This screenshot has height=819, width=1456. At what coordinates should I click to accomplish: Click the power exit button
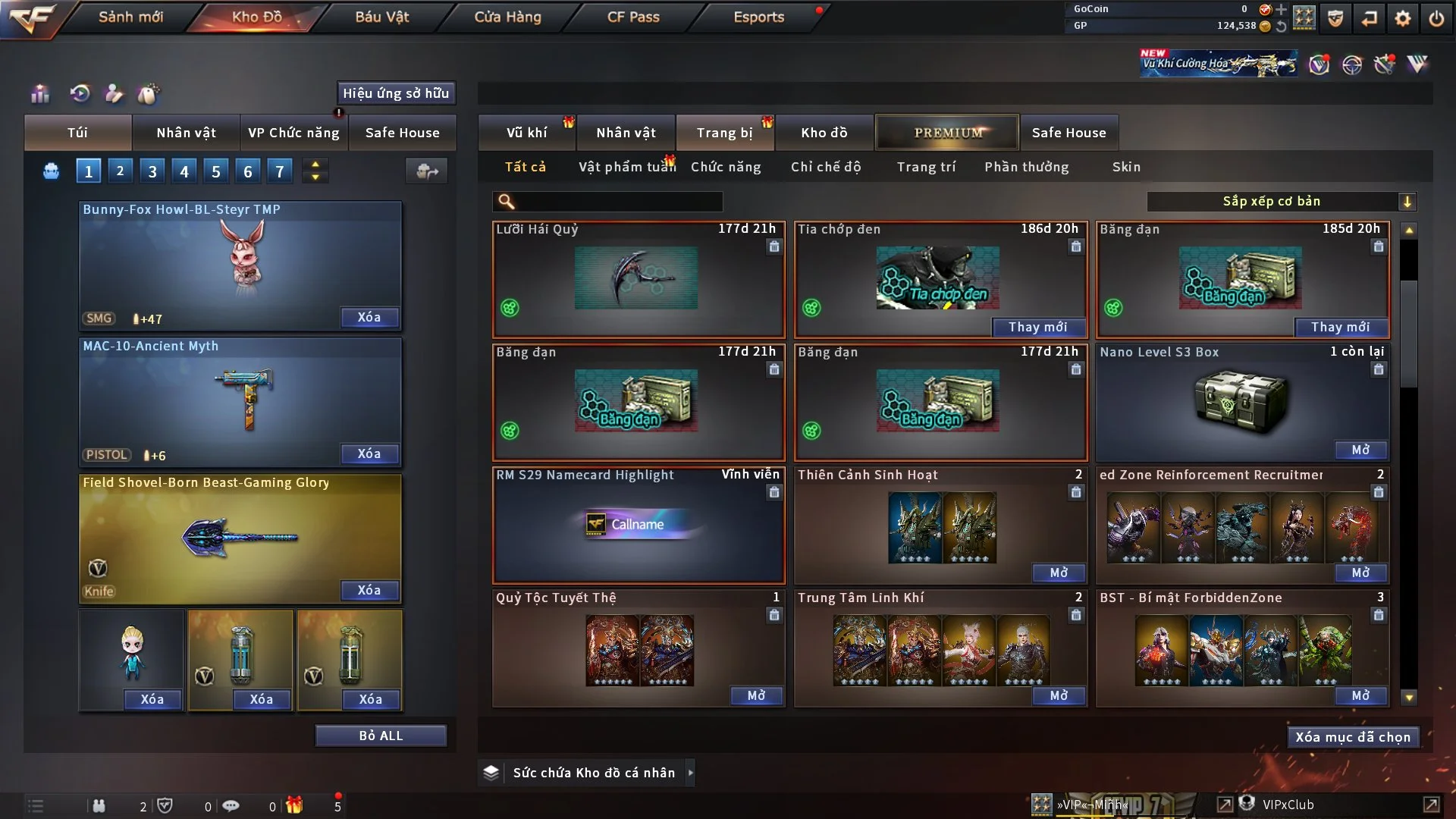(1436, 18)
